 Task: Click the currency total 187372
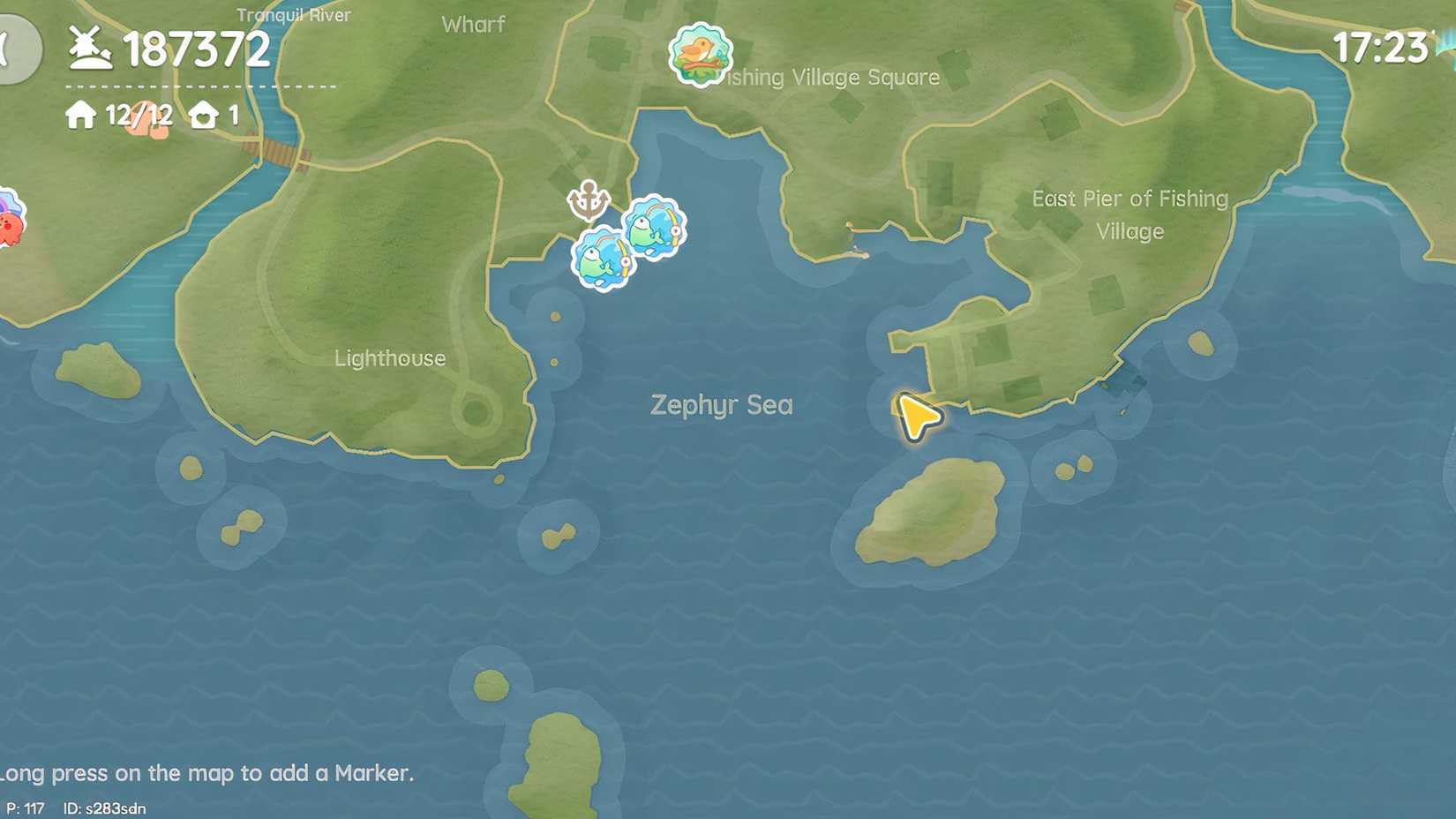pyautogui.click(x=196, y=50)
